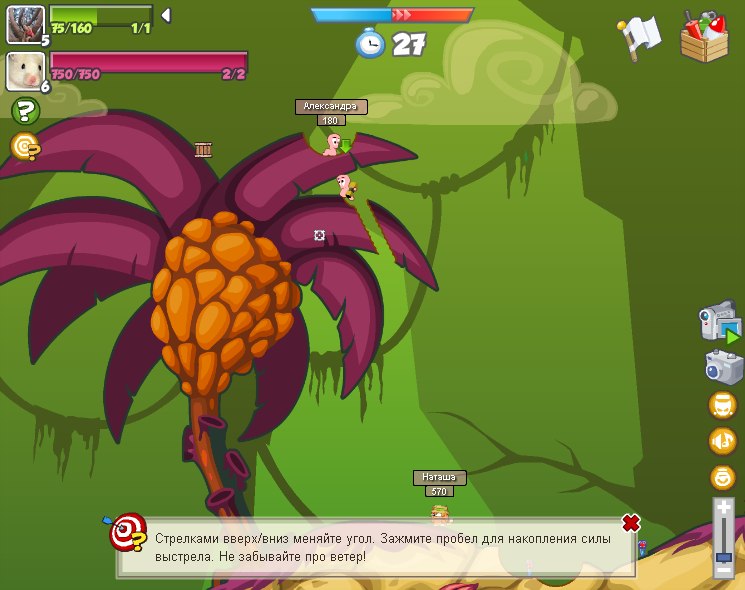The image size is (745, 590).
Task: Close the aiming tutorial hint
Action: pos(630,523)
